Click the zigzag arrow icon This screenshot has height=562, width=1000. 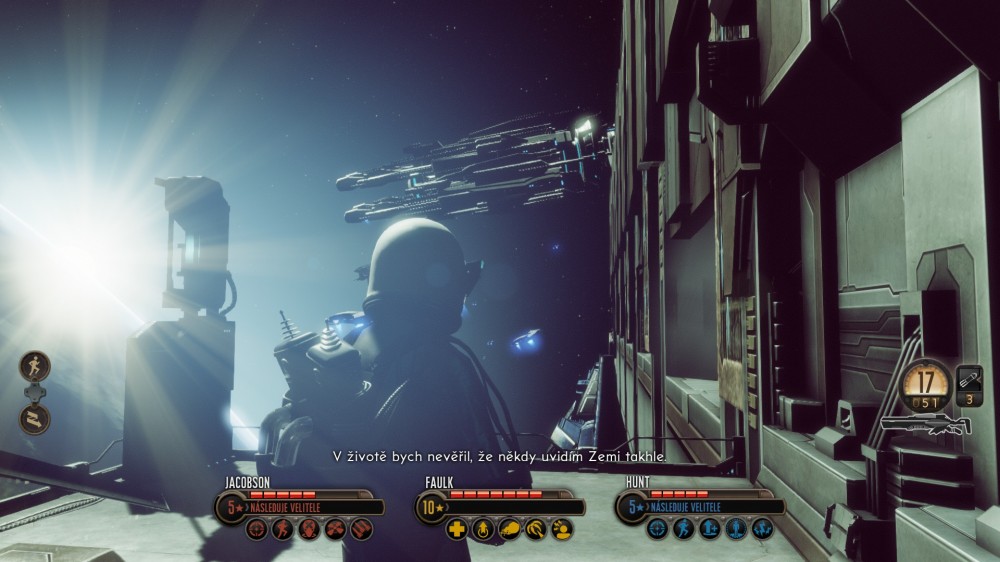[34, 417]
